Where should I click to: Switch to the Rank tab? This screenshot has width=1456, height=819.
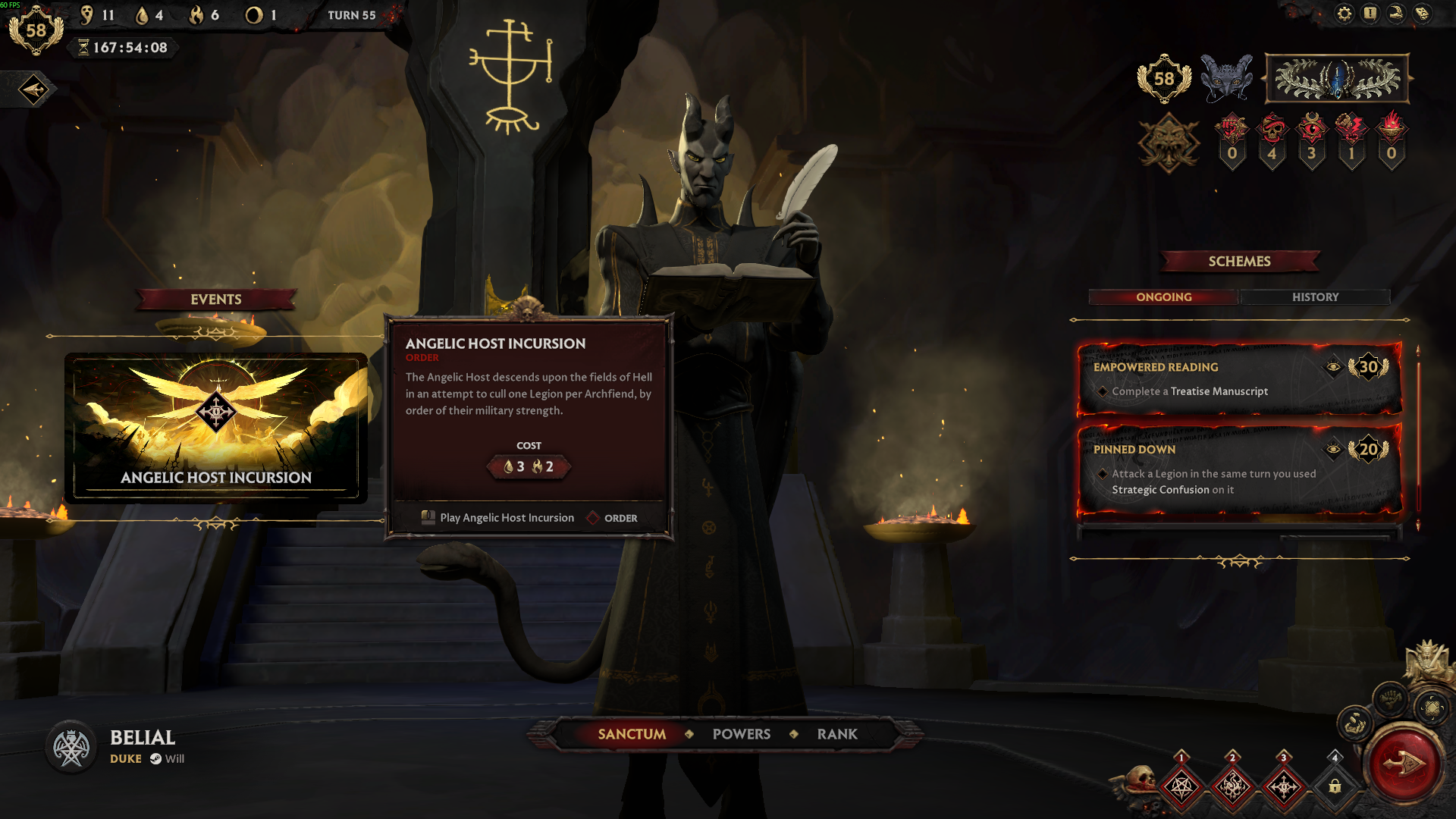coord(837,734)
